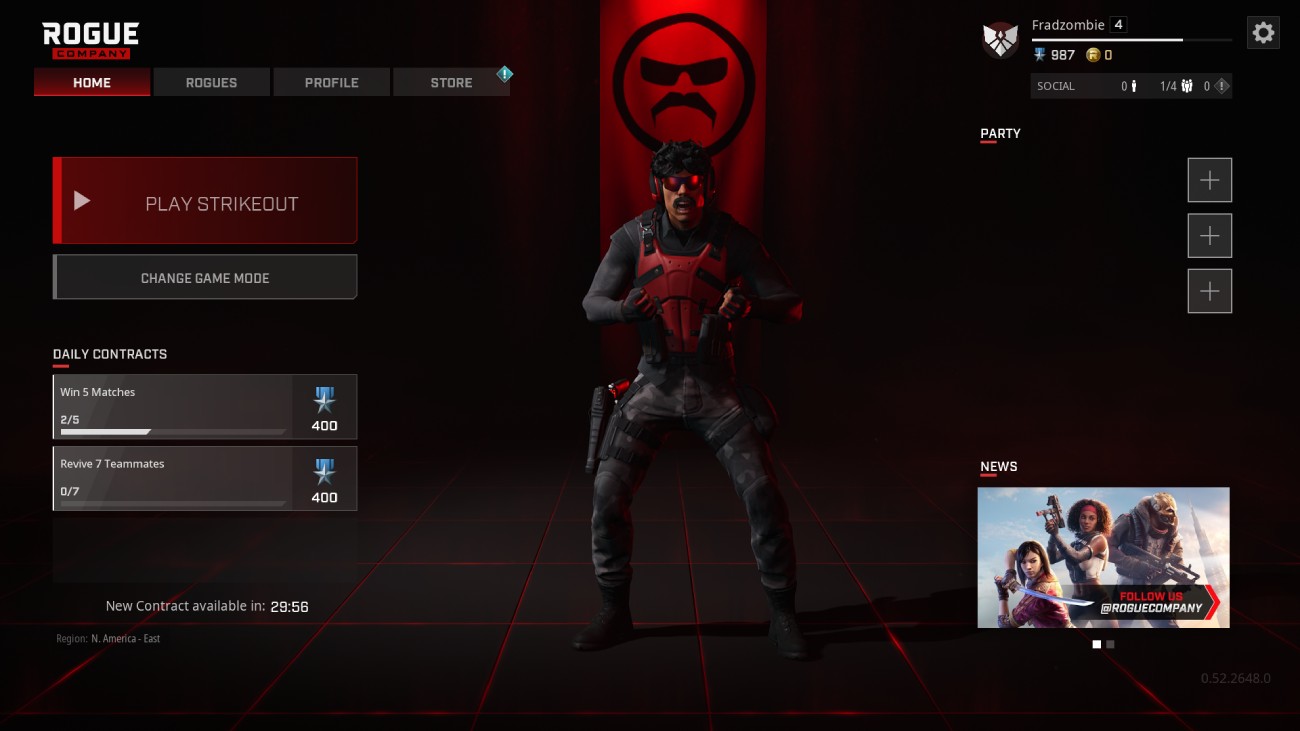Switch to the Rogues tab

click(x=211, y=82)
